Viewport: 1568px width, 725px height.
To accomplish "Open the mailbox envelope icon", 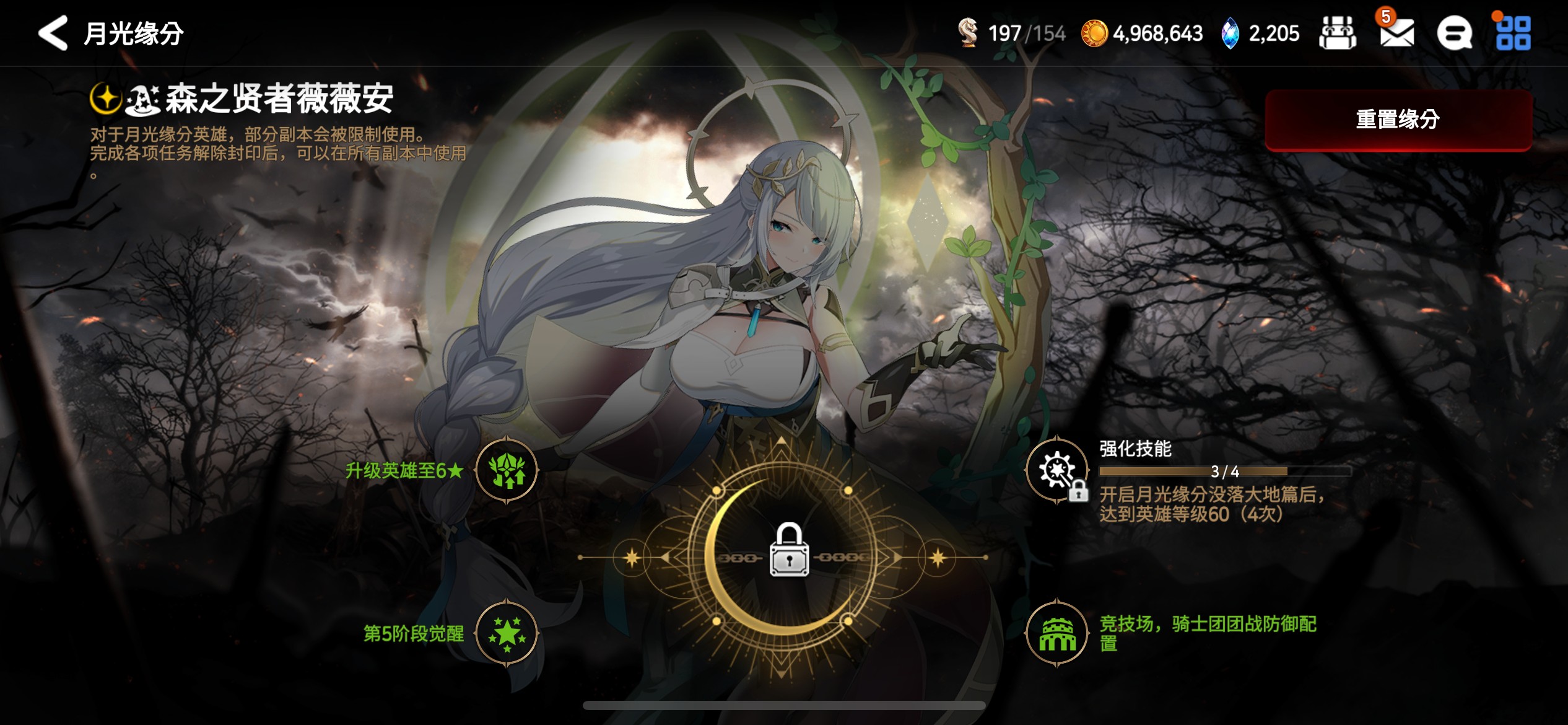I will (x=1396, y=33).
